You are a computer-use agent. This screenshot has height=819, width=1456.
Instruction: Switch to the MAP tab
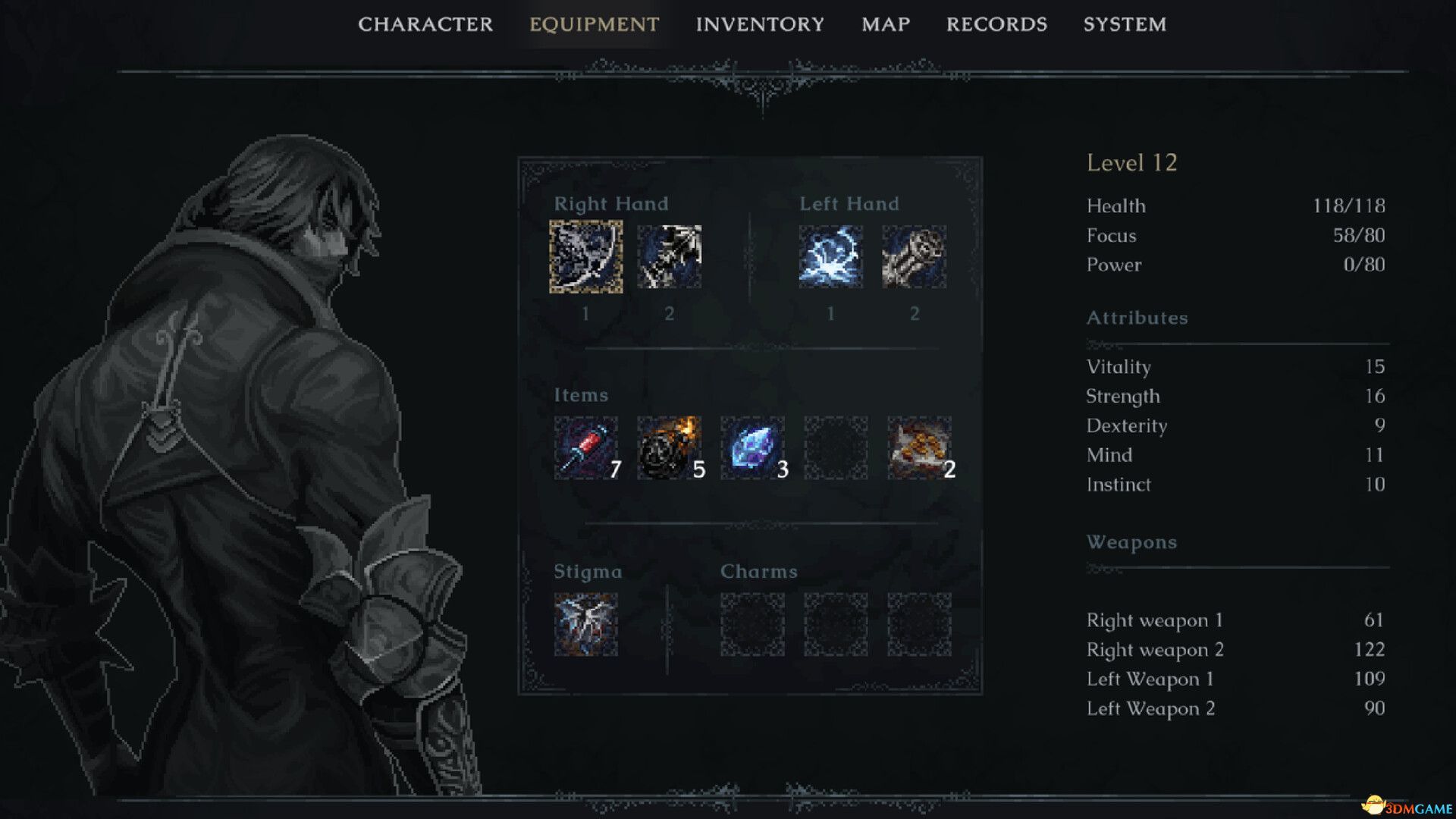click(885, 24)
